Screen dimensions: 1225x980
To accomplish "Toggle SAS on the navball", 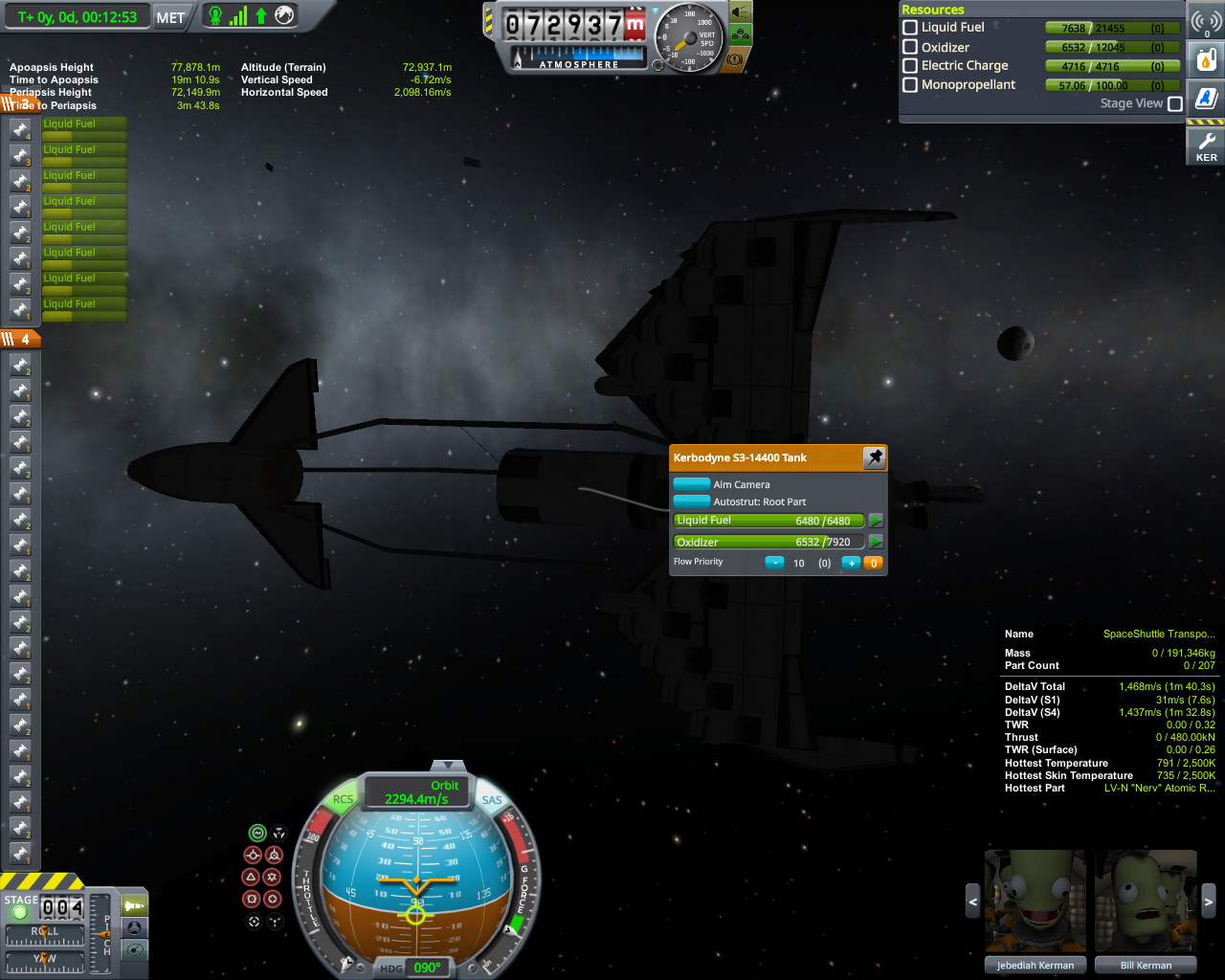I will pos(492,800).
